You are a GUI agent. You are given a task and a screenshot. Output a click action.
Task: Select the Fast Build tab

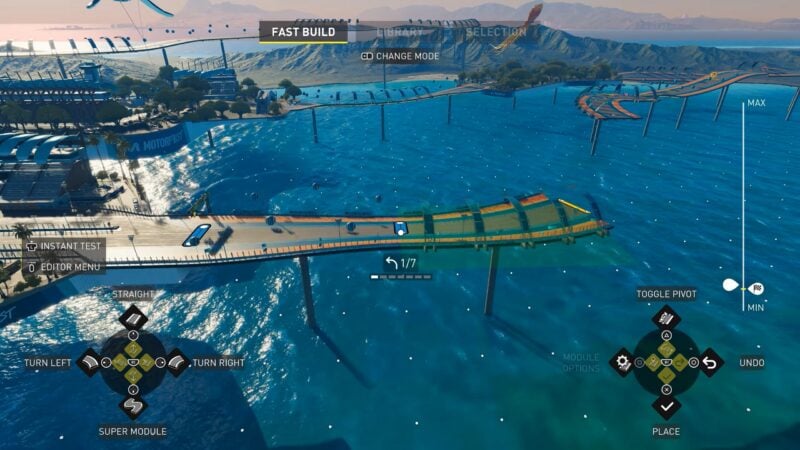[303, 32]
